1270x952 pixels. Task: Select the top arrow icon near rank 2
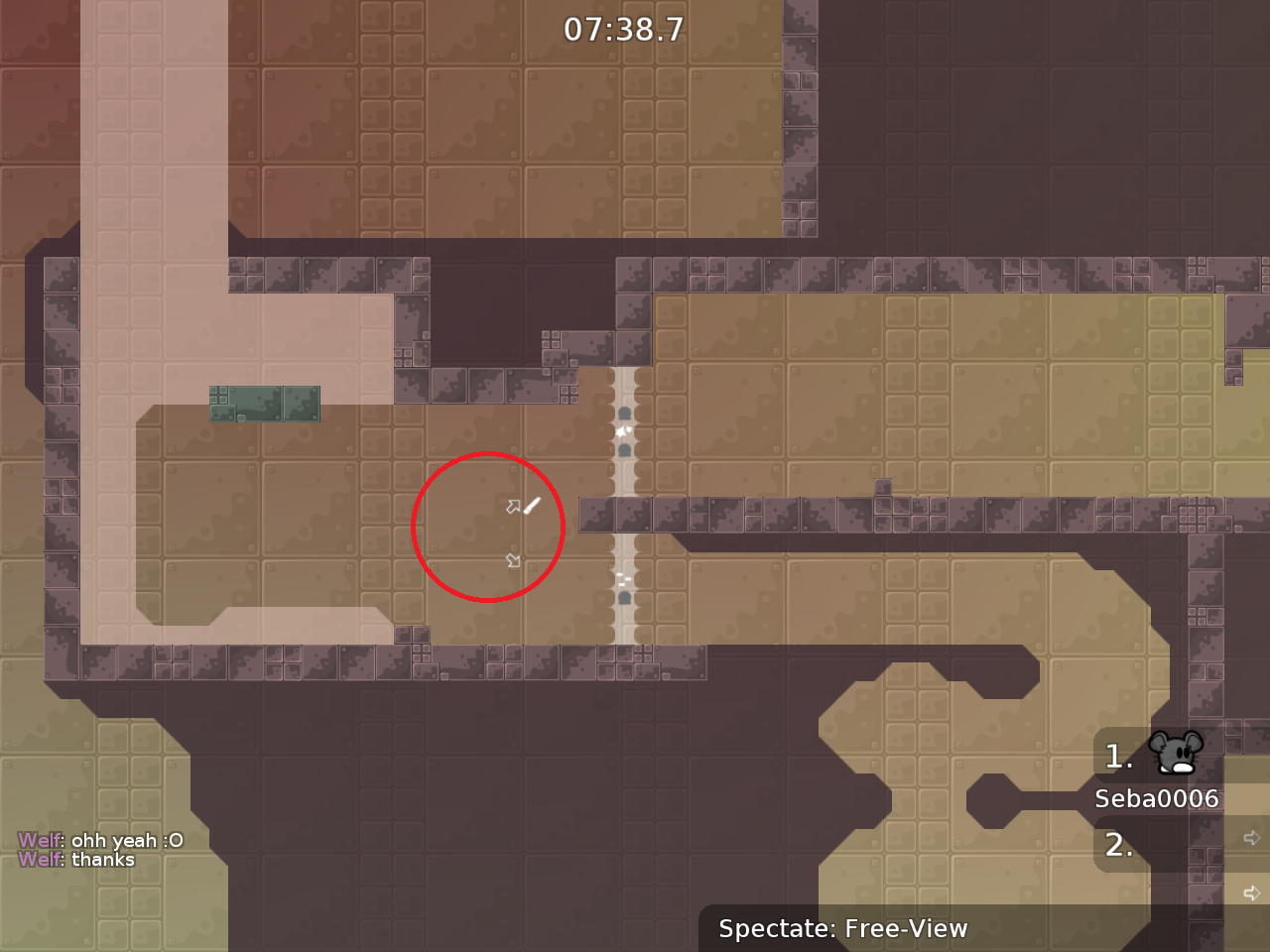[x=1252, y=838]
